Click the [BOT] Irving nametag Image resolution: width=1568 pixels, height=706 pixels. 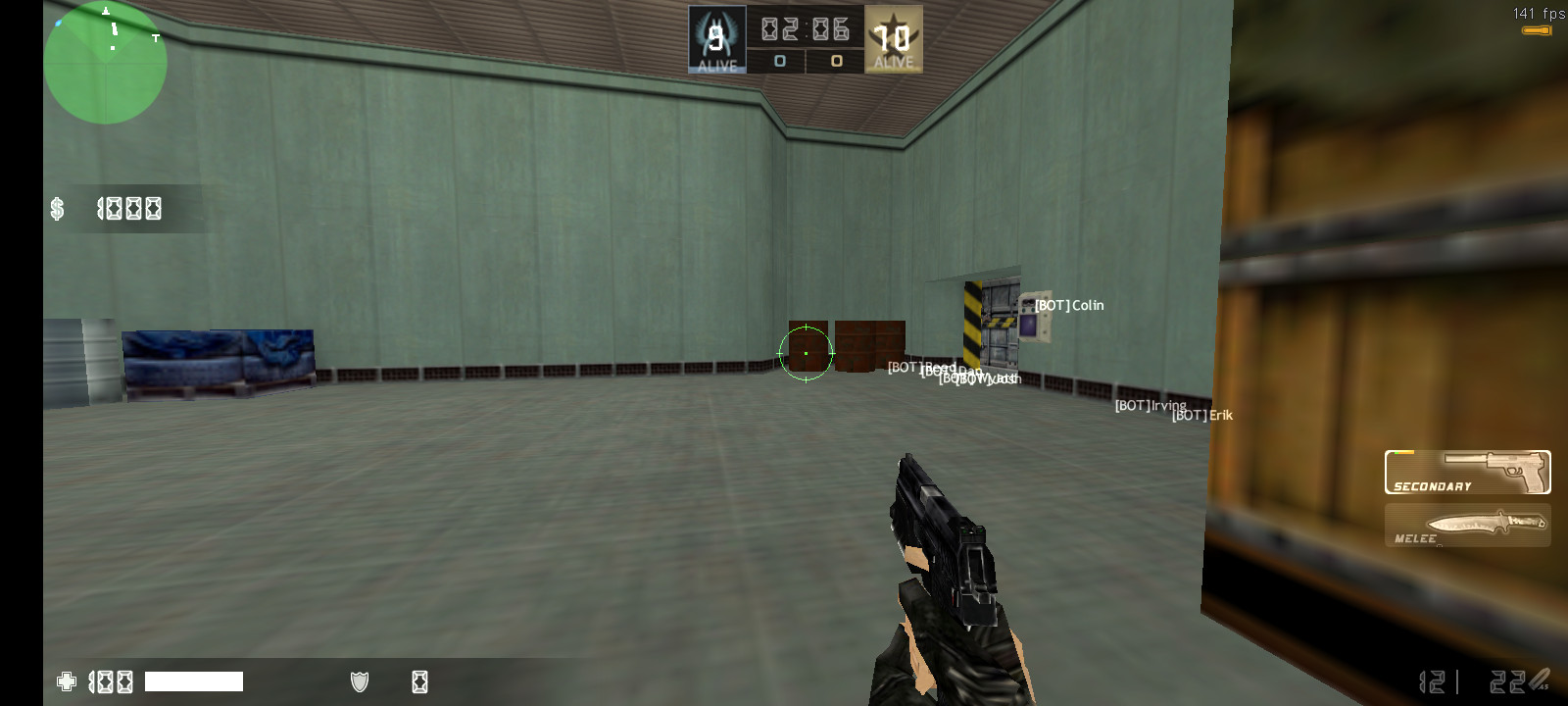tap(1151, 405)
